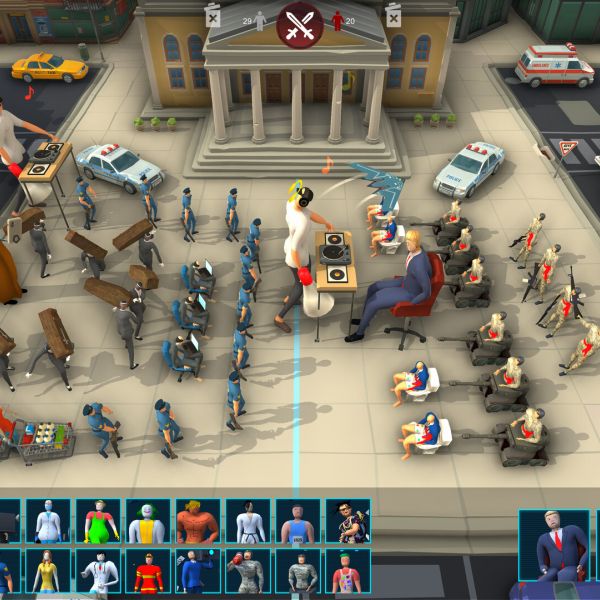This screenshot has height=600, width=600.
Task: Pick the sunglasses unit in the top row
Action: (348, 521)
